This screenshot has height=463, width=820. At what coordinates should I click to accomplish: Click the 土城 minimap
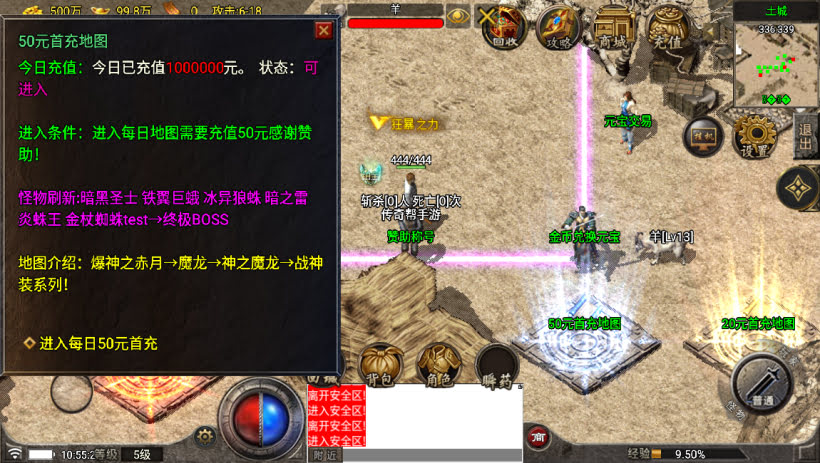point(776,60)
